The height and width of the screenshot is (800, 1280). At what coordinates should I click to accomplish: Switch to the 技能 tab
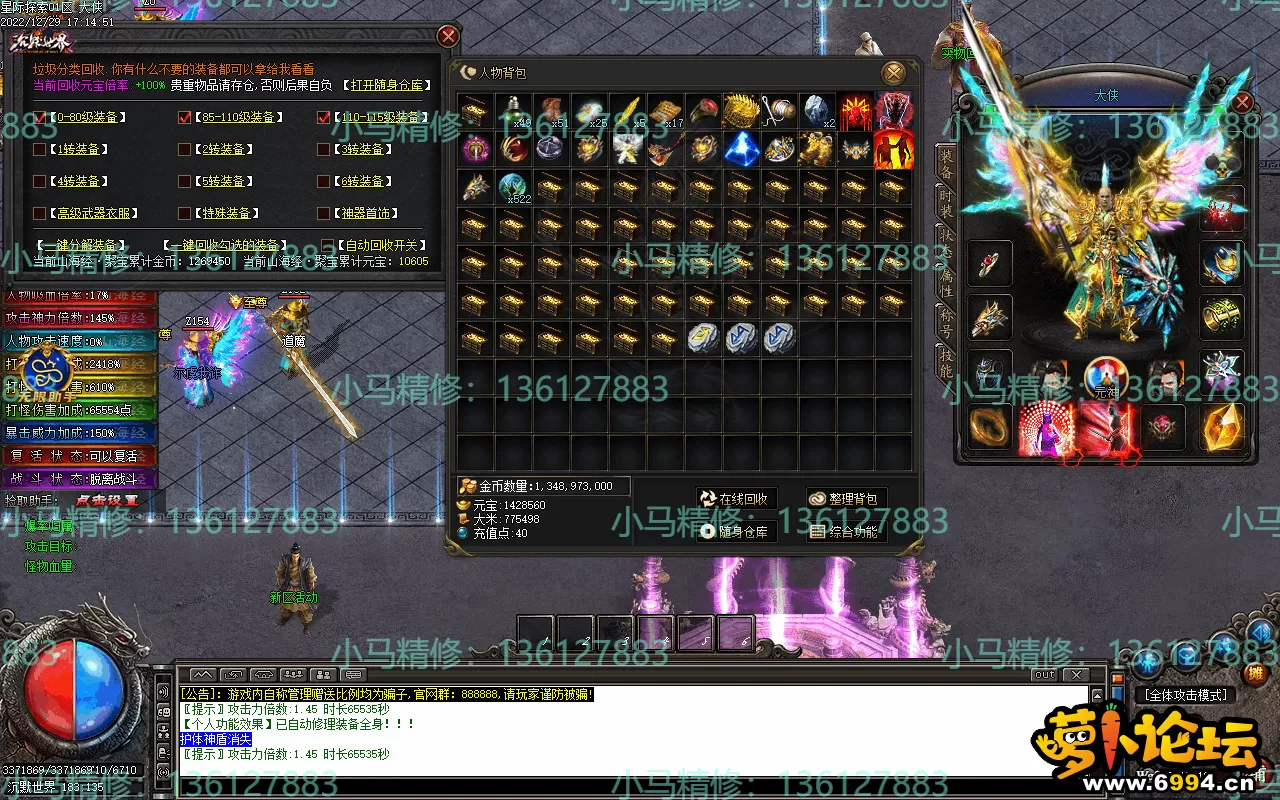(x=945, y=364)
